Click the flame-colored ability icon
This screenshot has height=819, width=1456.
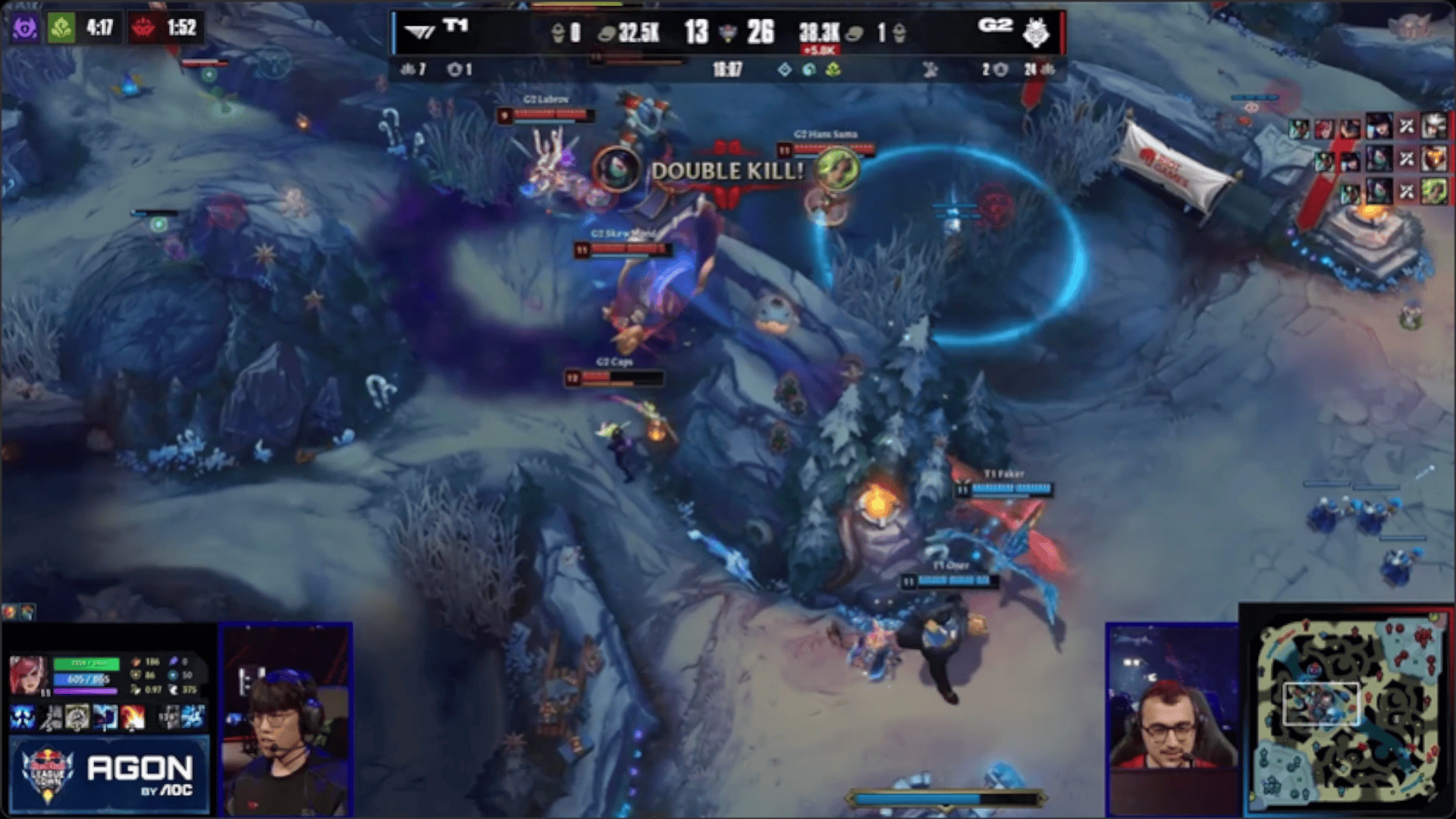tap(133, 717)
